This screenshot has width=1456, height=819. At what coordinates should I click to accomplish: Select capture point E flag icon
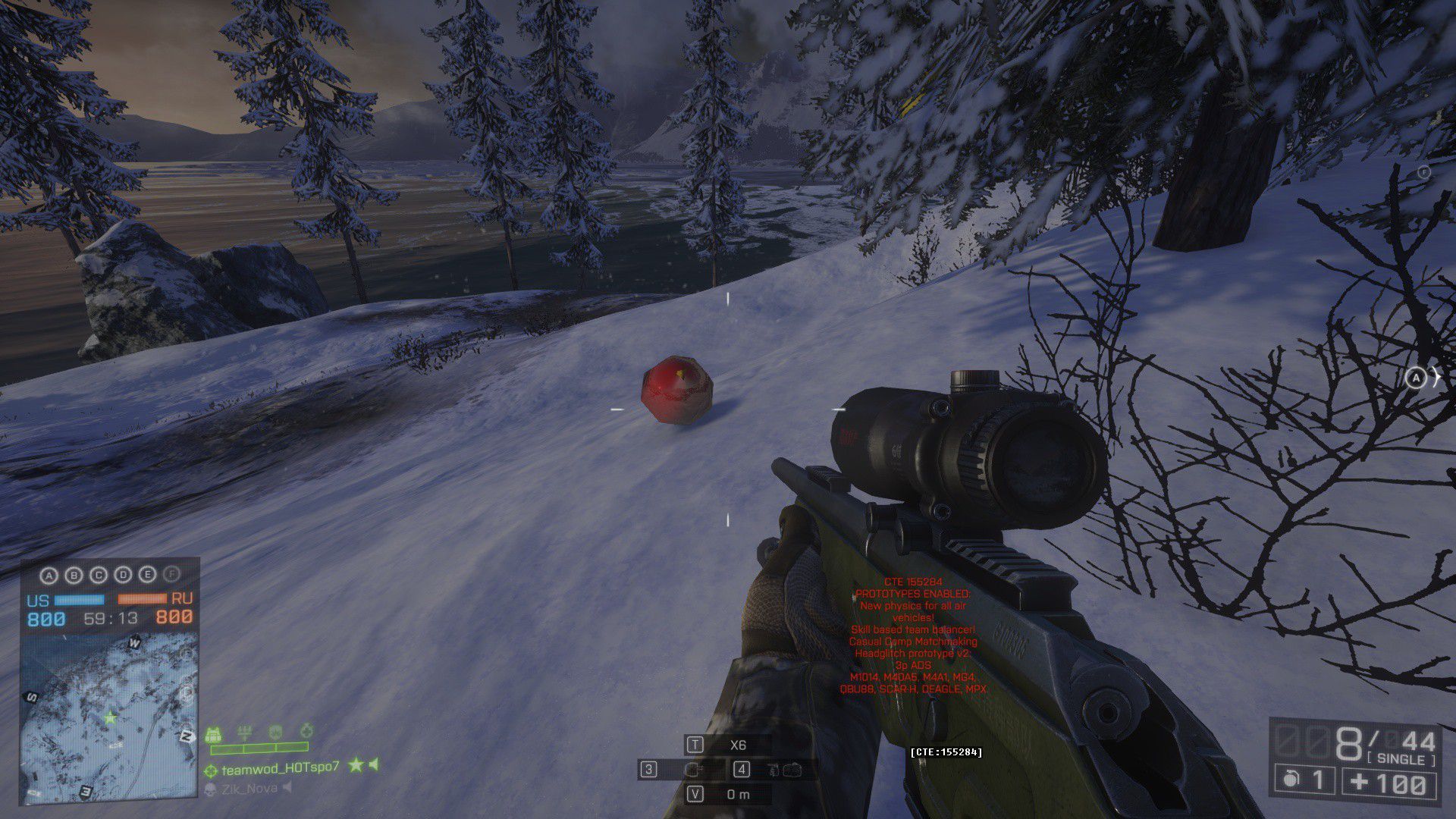pyautogui.click(x=148, y=576)
